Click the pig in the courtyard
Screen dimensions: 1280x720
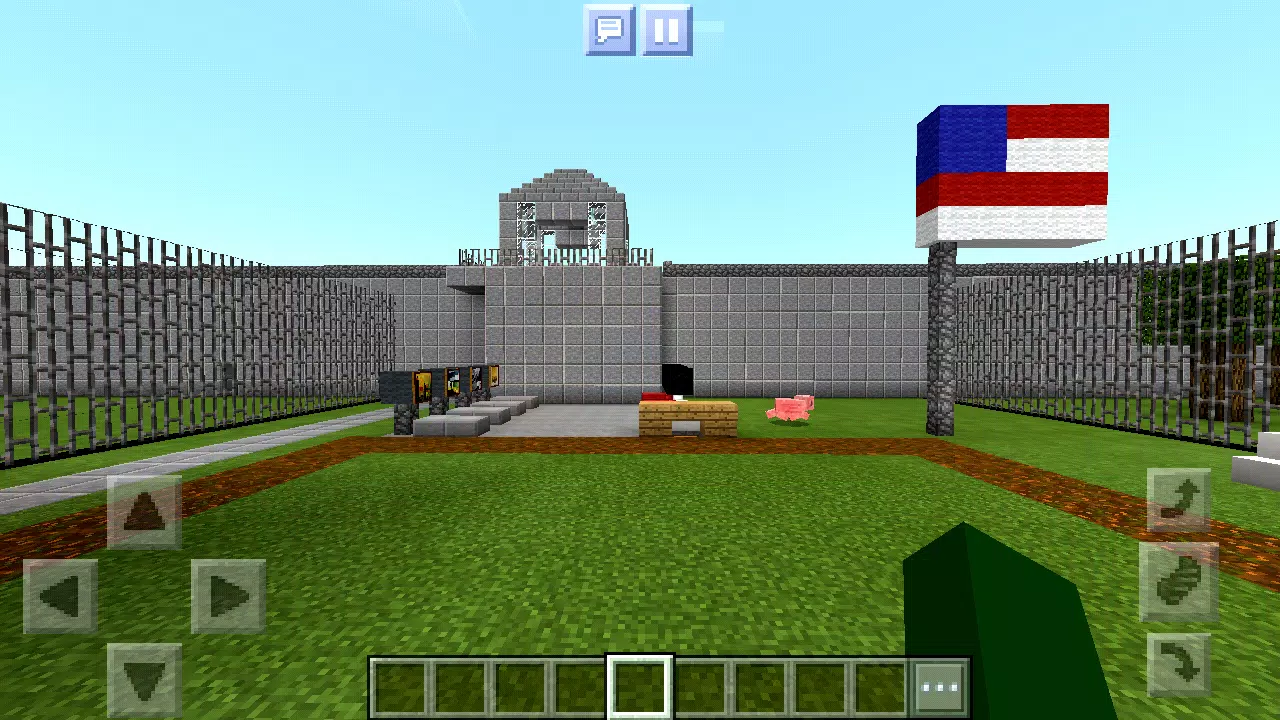pos(792,408)
